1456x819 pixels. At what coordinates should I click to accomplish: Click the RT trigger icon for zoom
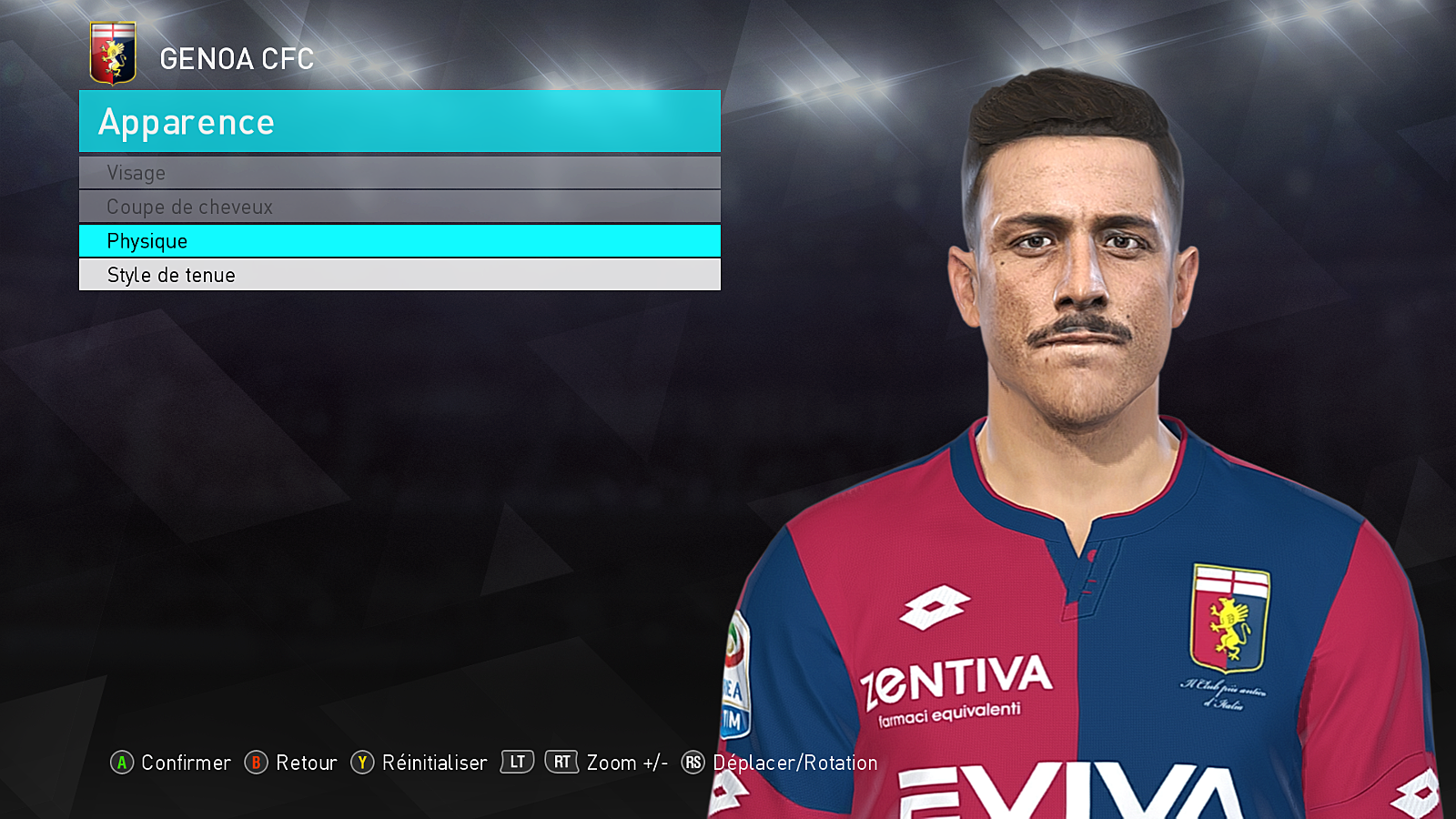point(562,763)
